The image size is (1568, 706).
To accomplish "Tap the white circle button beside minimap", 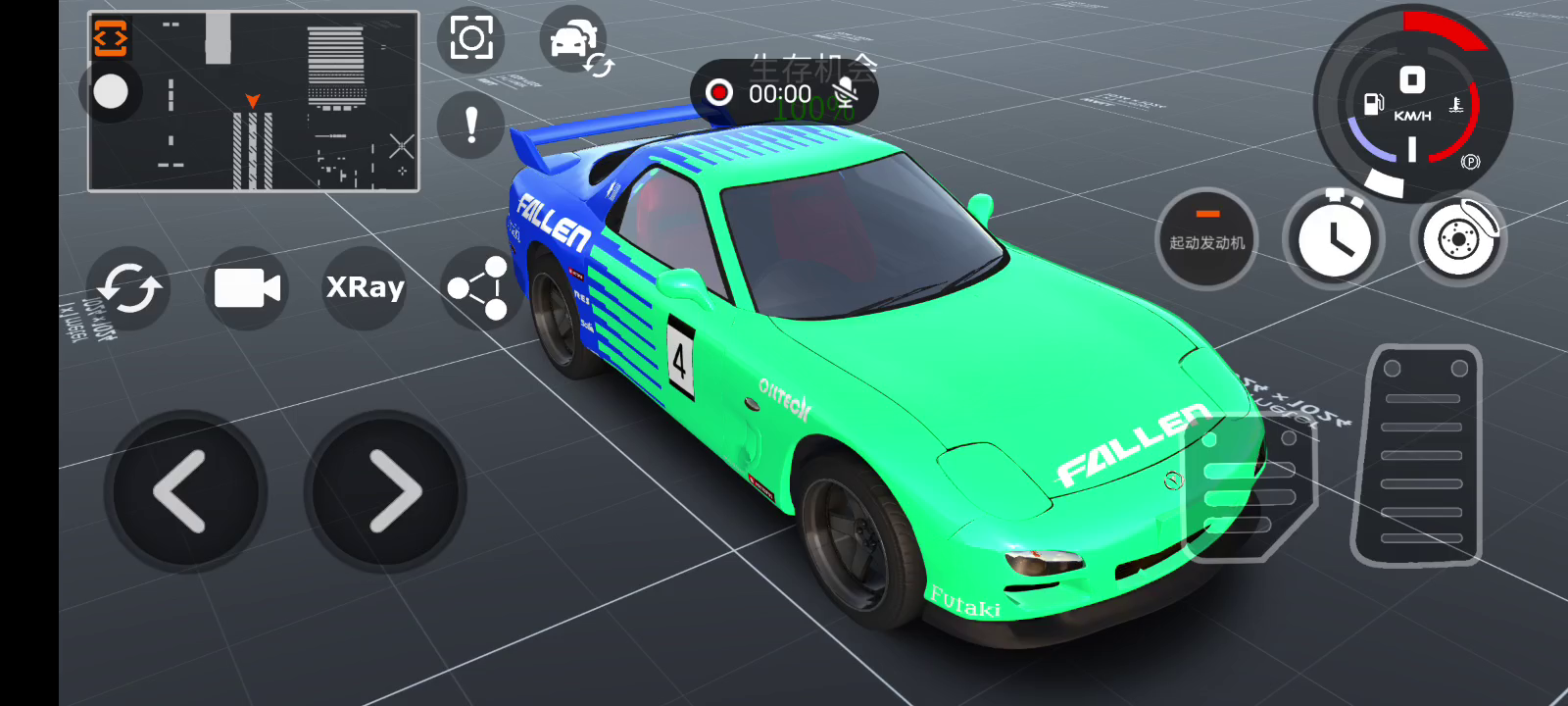I will (111, 92).
